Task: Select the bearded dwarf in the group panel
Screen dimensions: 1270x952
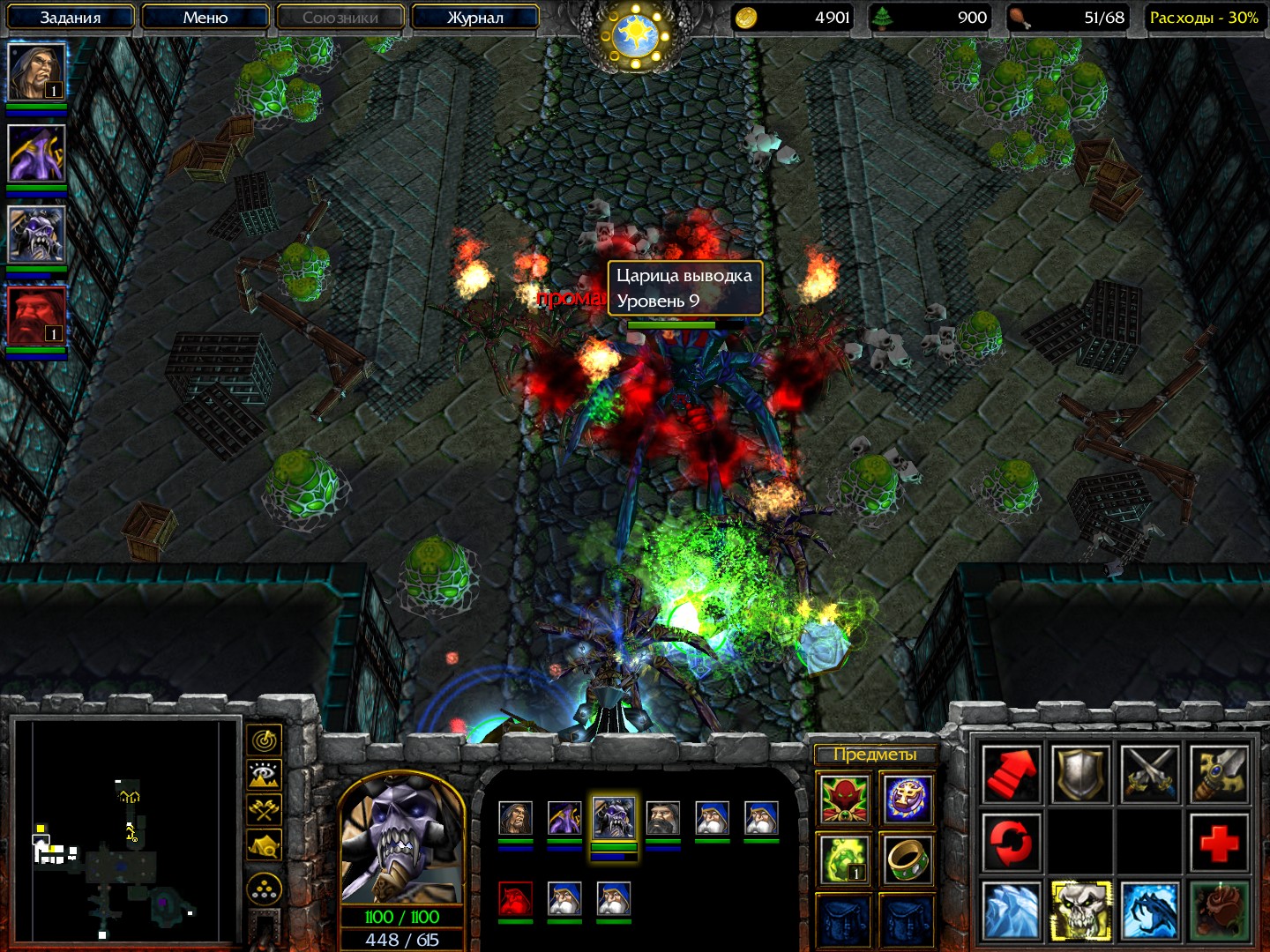Action: point(662,820)
